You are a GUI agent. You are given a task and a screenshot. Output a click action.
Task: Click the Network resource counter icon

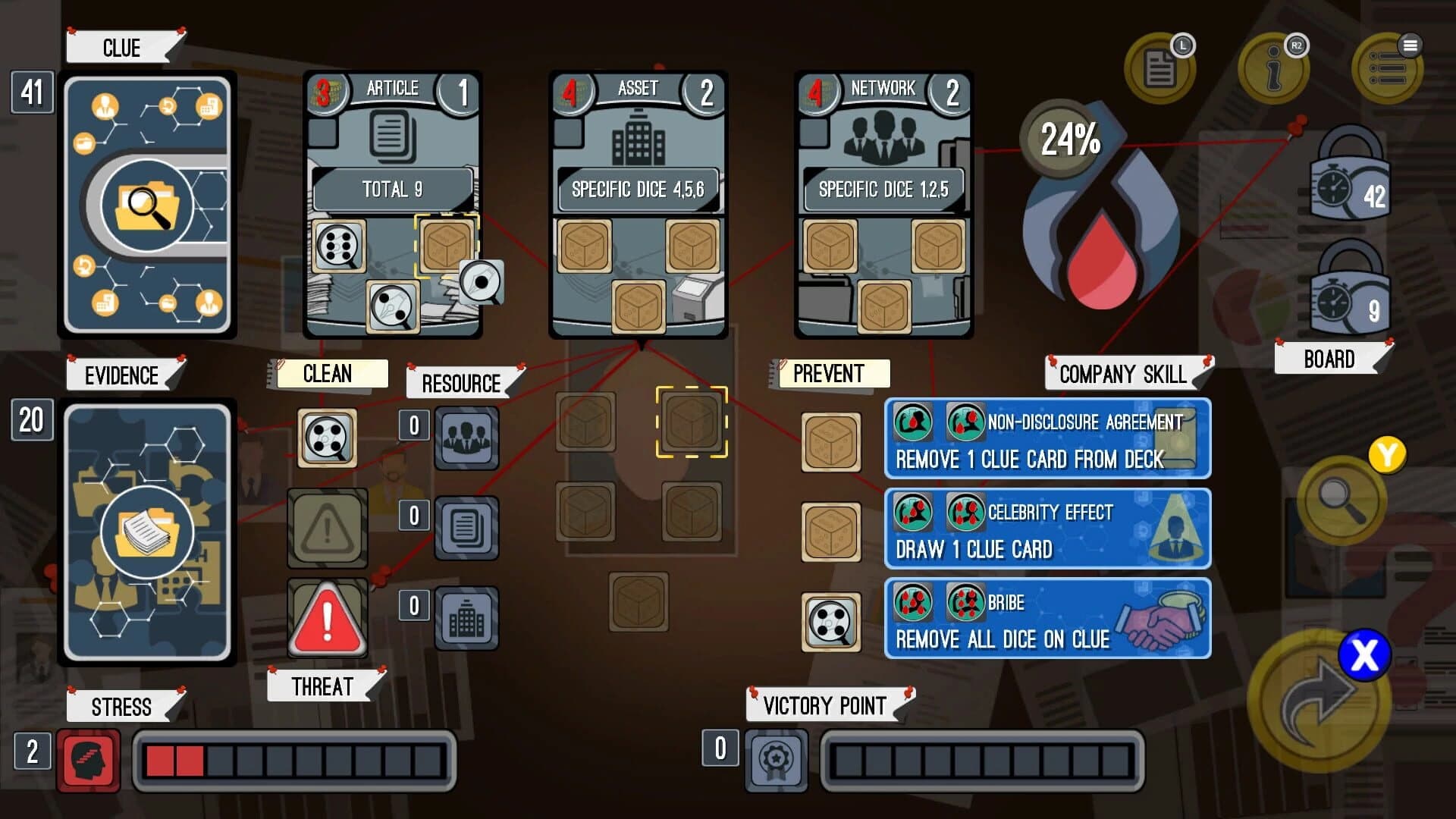(x=466, y=438)
